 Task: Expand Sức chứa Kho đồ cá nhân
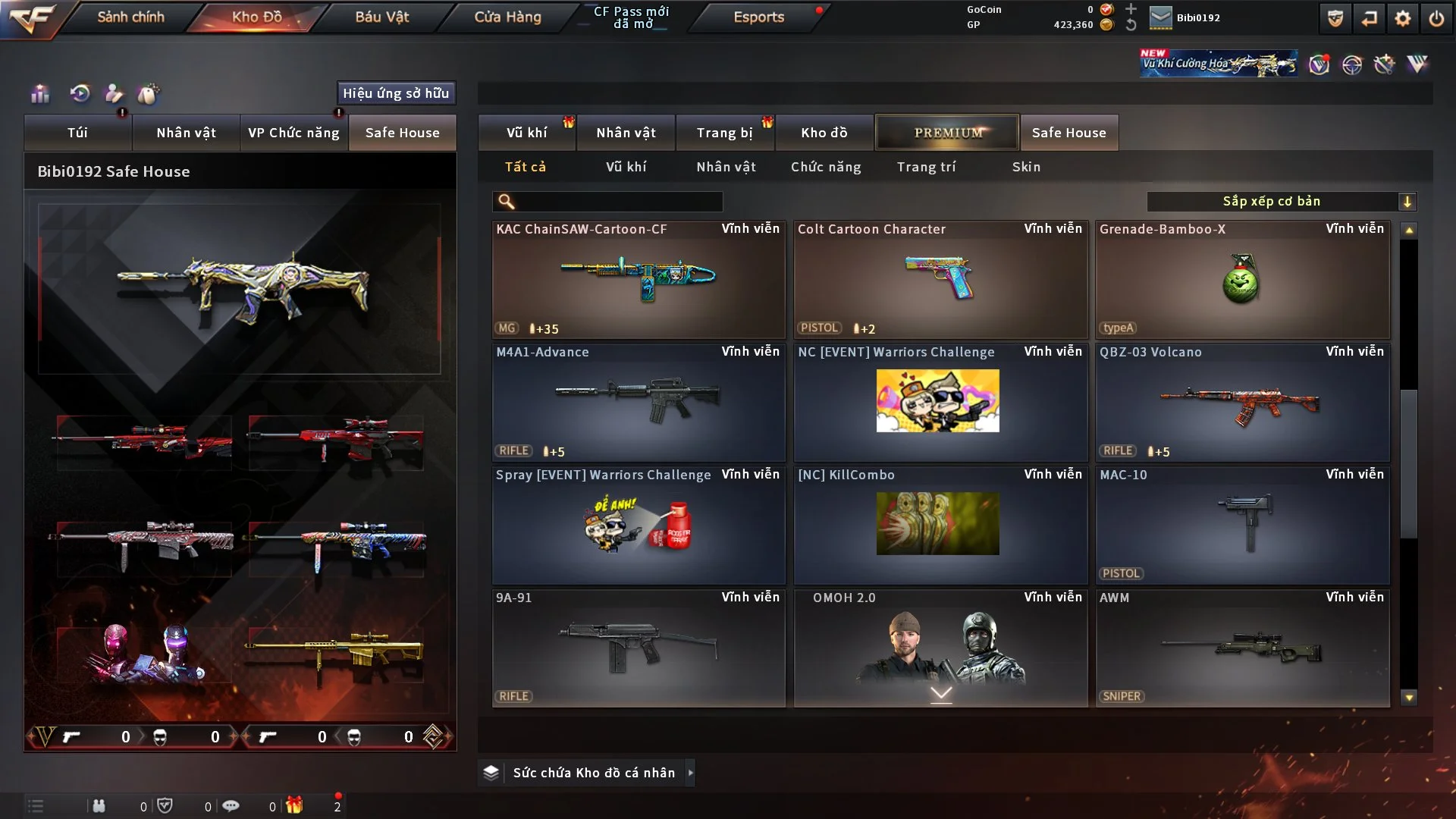(593, 773)
